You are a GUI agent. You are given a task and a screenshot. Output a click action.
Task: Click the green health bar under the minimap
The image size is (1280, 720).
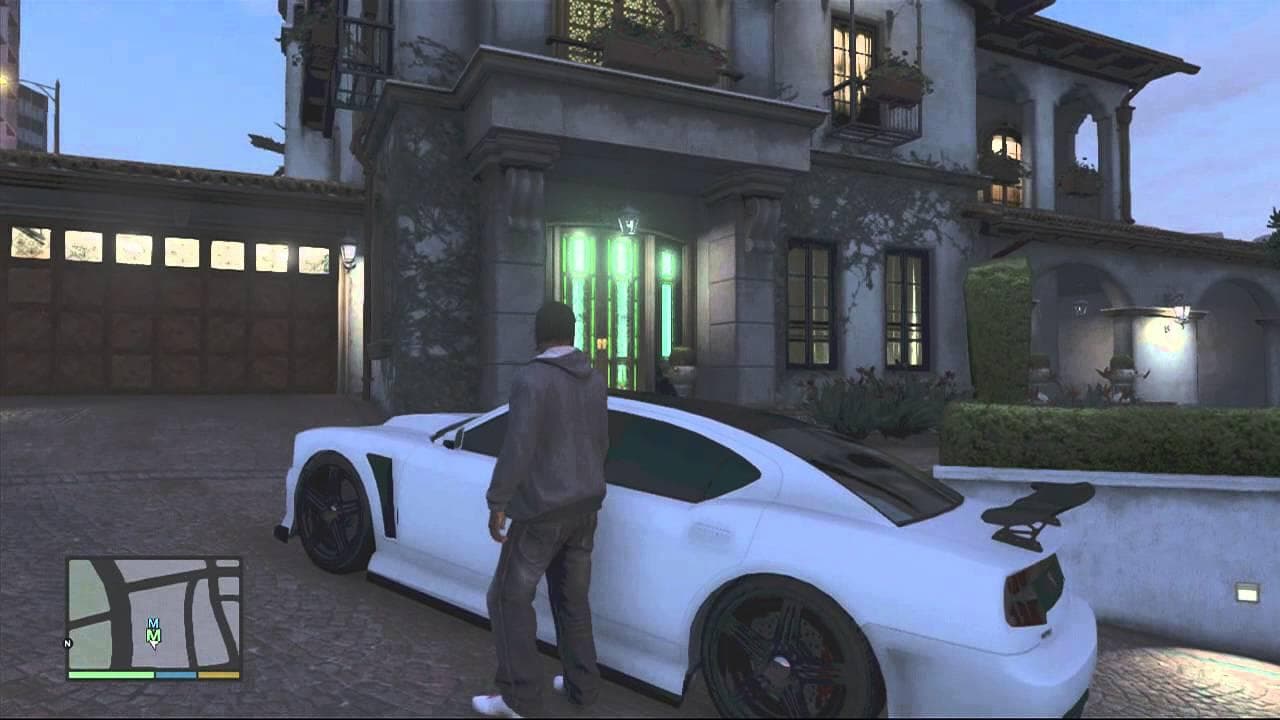tap(111, 675)
